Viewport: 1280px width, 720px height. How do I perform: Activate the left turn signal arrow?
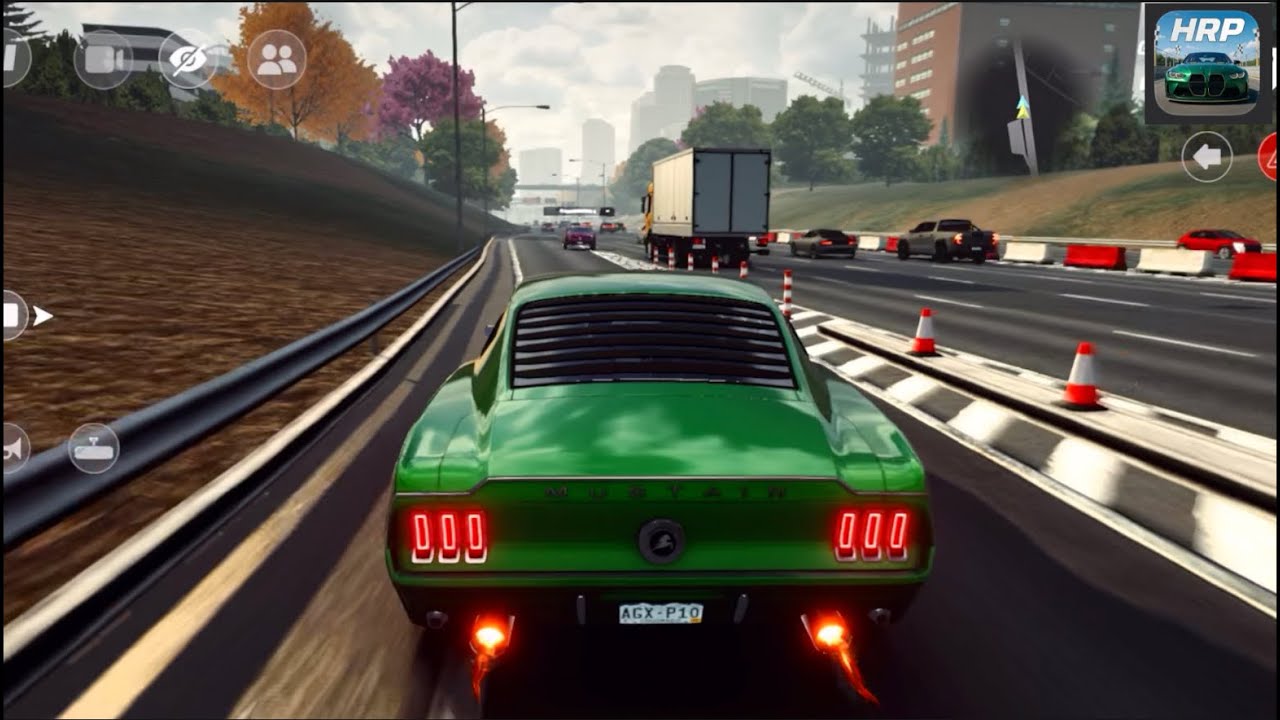(x=1207, y=157)
